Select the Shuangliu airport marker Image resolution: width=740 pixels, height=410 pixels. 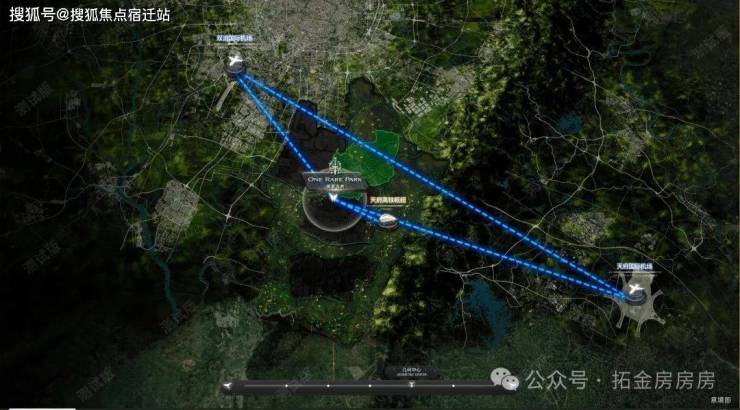pos(236,65)
